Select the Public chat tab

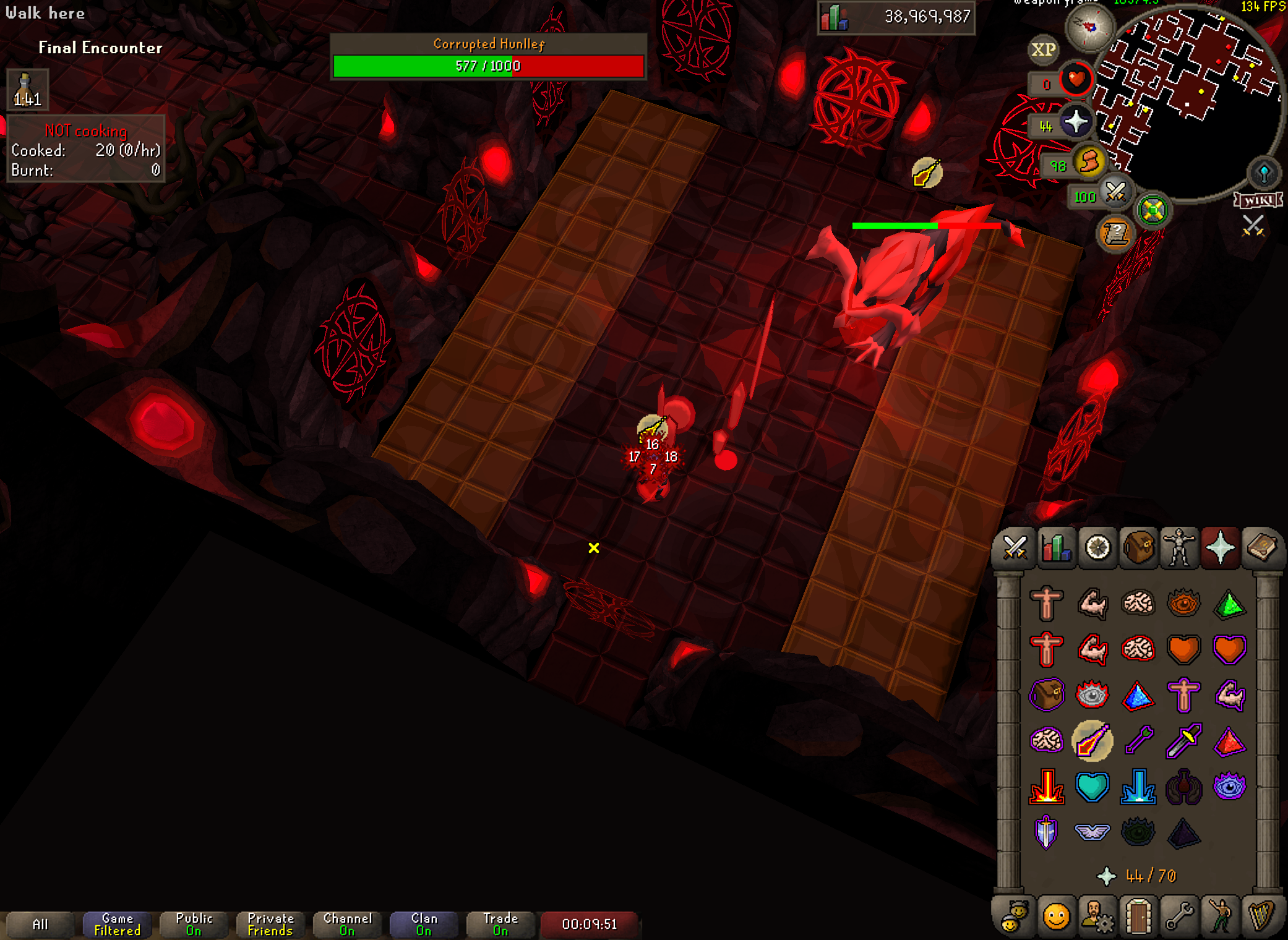(x=194, y=924)
